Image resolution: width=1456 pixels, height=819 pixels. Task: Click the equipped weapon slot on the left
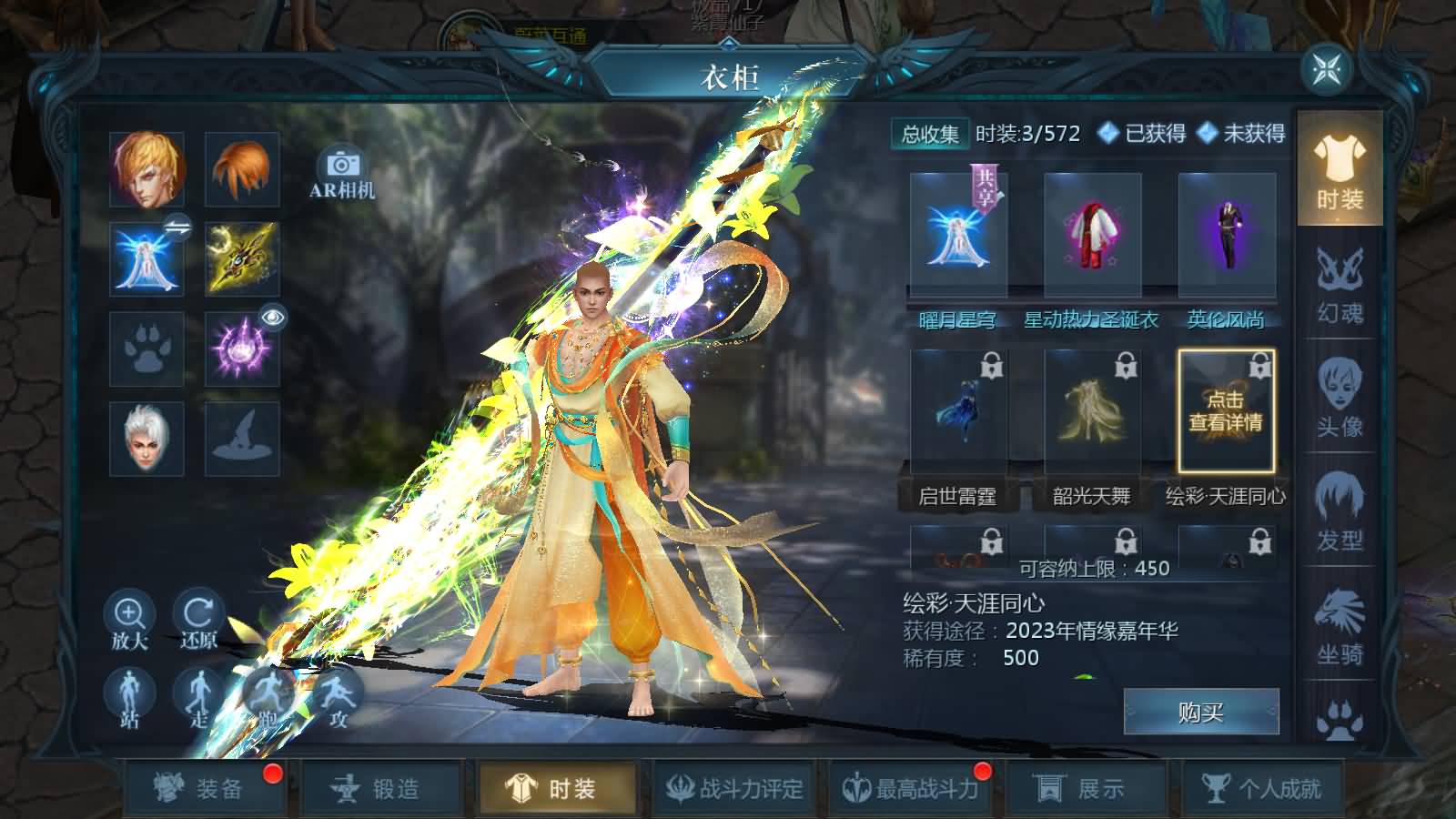[241, 259]
